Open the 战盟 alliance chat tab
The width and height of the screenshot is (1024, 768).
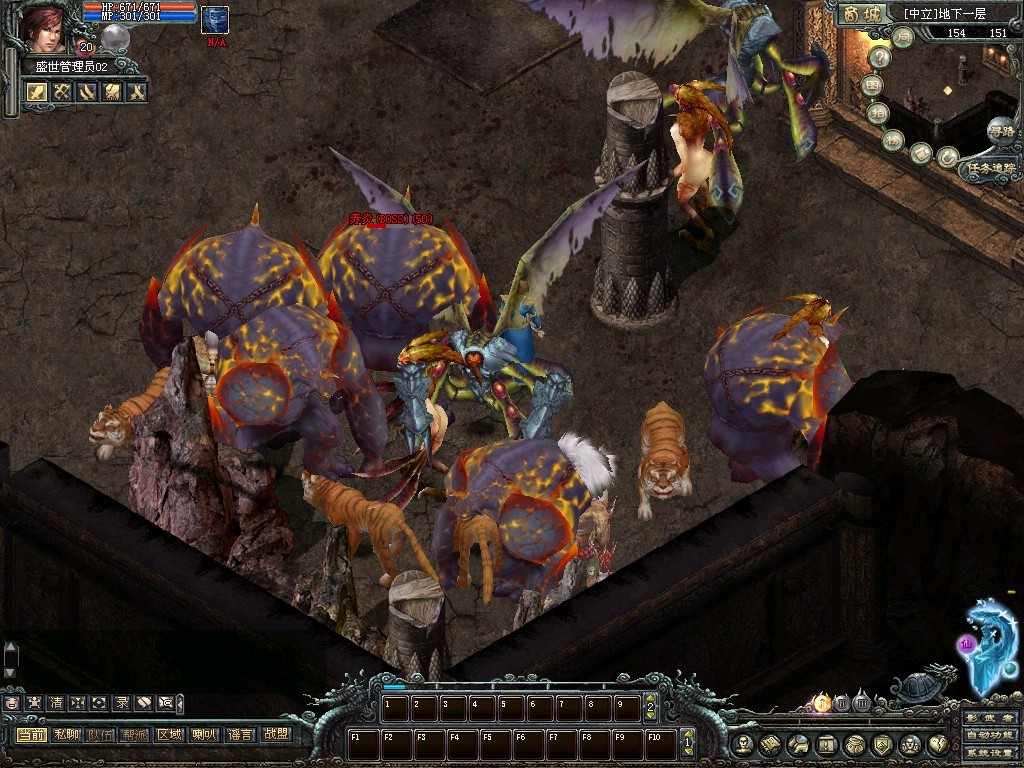coord(275,735)
